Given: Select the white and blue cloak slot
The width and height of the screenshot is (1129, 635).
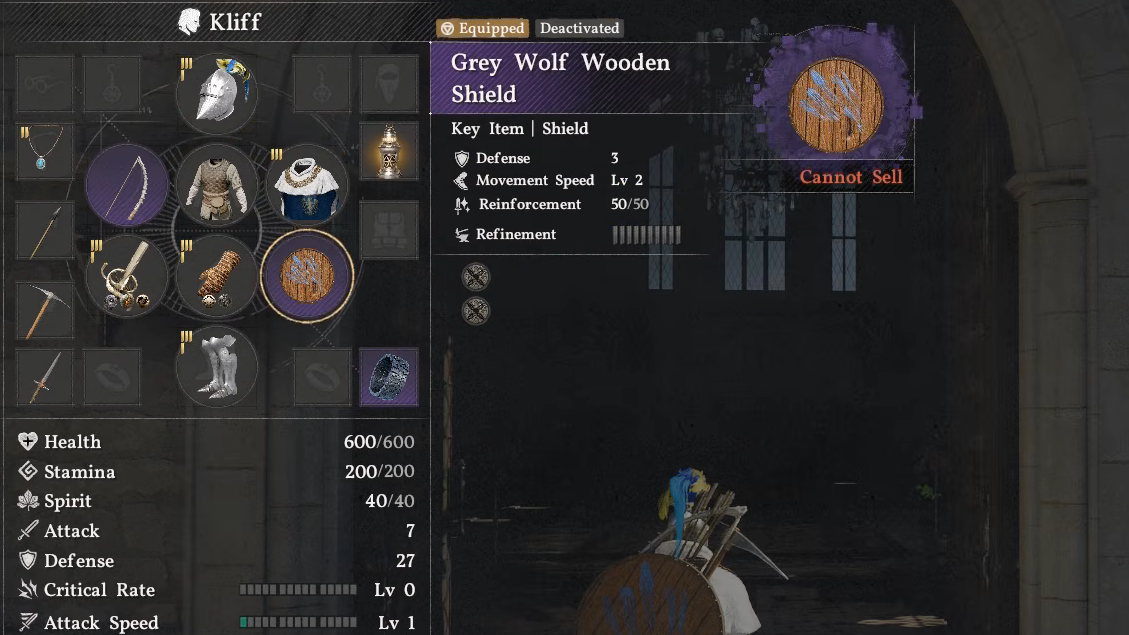Looking at the screenshot, I should click(306, 185).
